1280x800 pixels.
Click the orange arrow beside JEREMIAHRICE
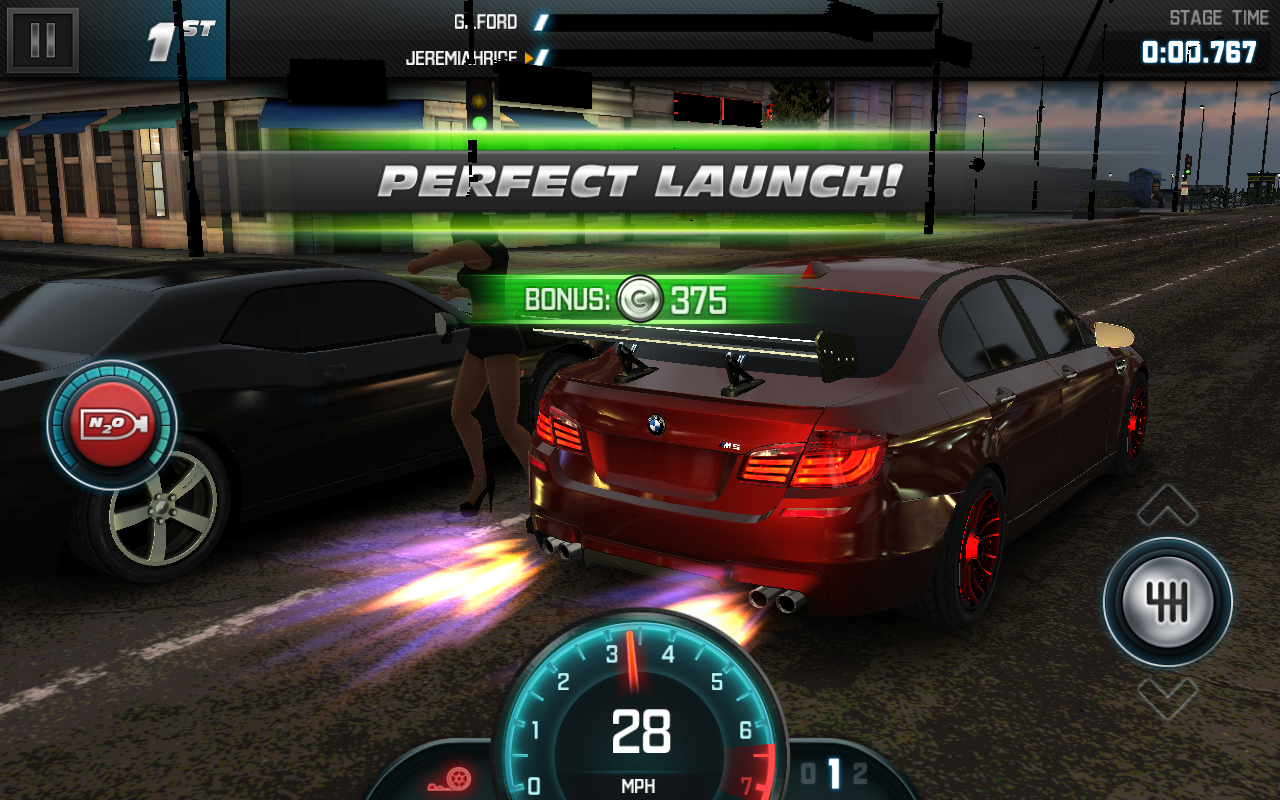[x=529, y=56]
